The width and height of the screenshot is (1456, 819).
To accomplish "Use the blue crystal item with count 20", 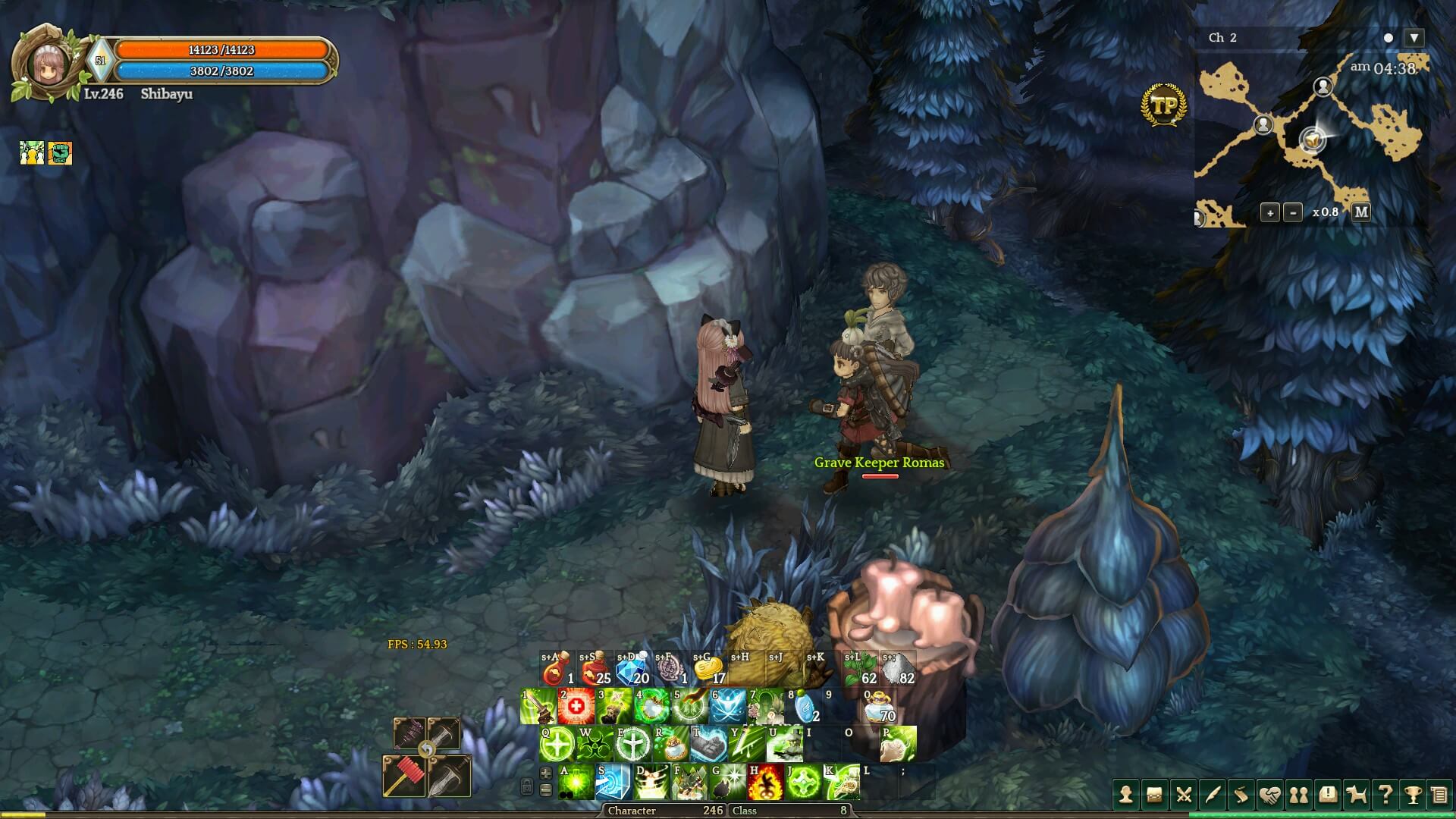I will pyautogui.click(x=632, y=670).
